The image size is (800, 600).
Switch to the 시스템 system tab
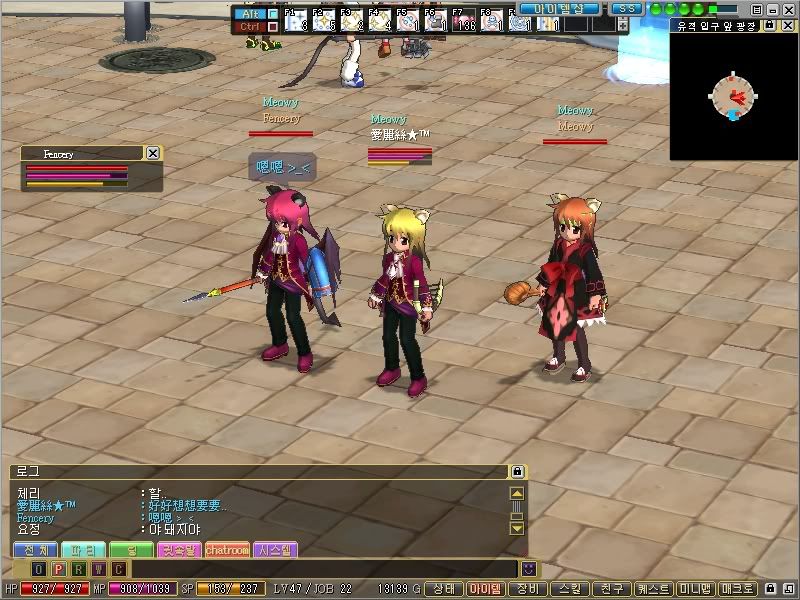(x=275, y=550)
